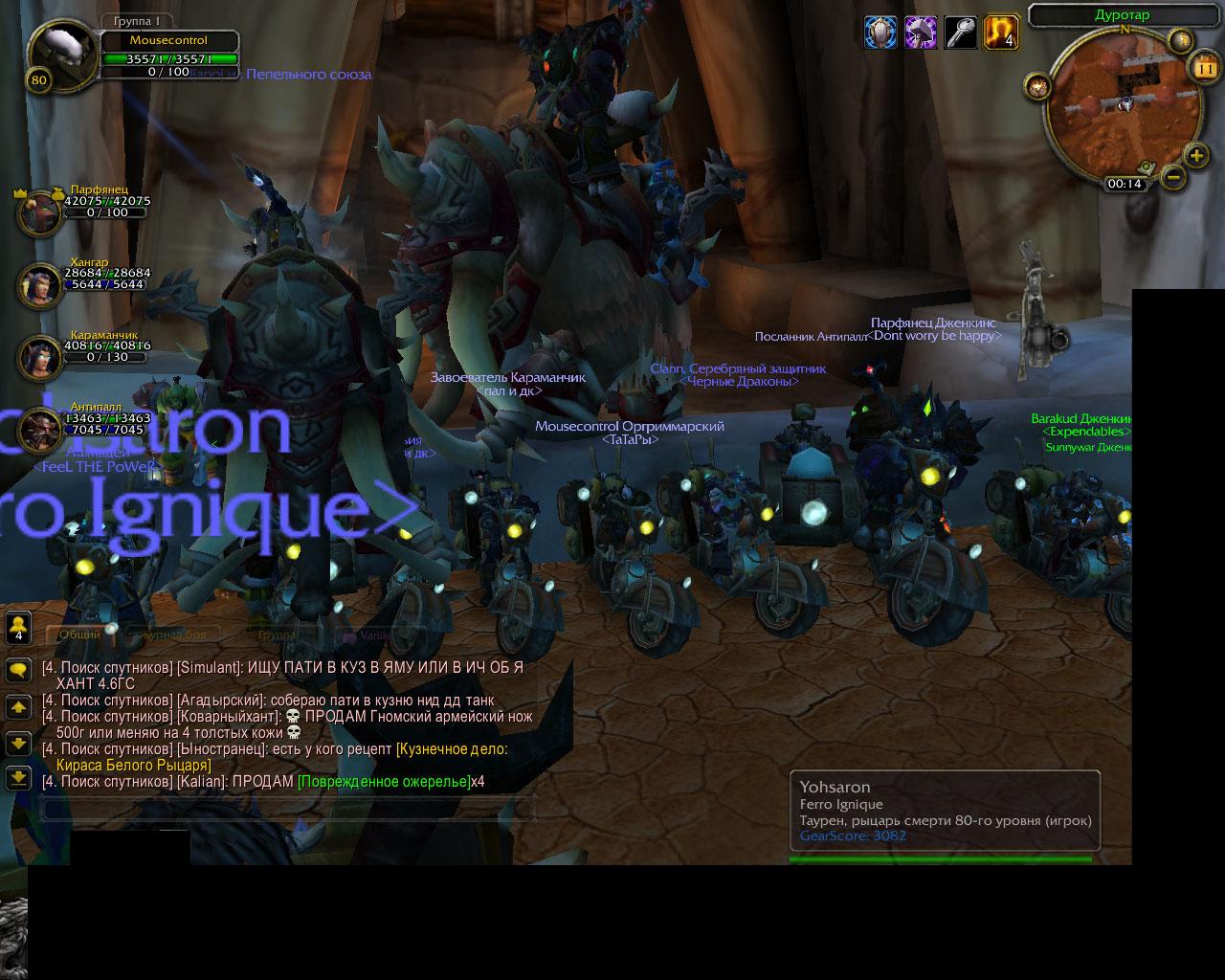Jump to chat bottom with the underlined arrow button
Image resolution: width=1225 pixels, height=980 pixels.
(18, 777)
